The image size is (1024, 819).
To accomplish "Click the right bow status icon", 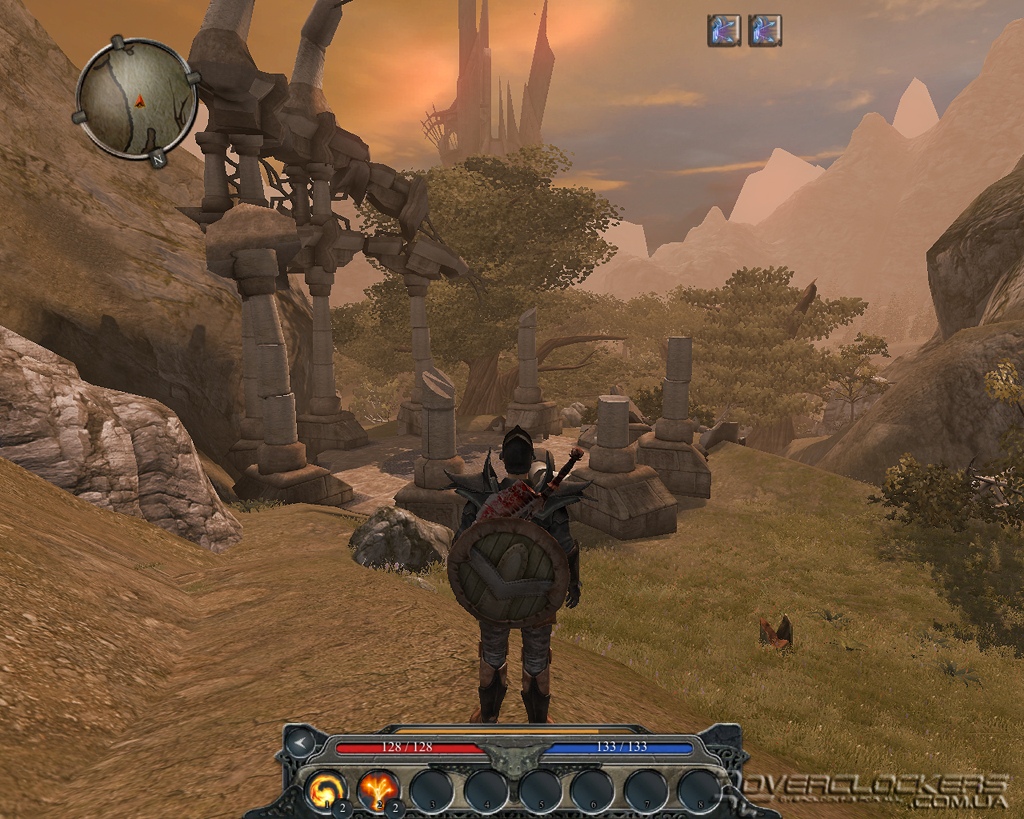I will [765, 30].
